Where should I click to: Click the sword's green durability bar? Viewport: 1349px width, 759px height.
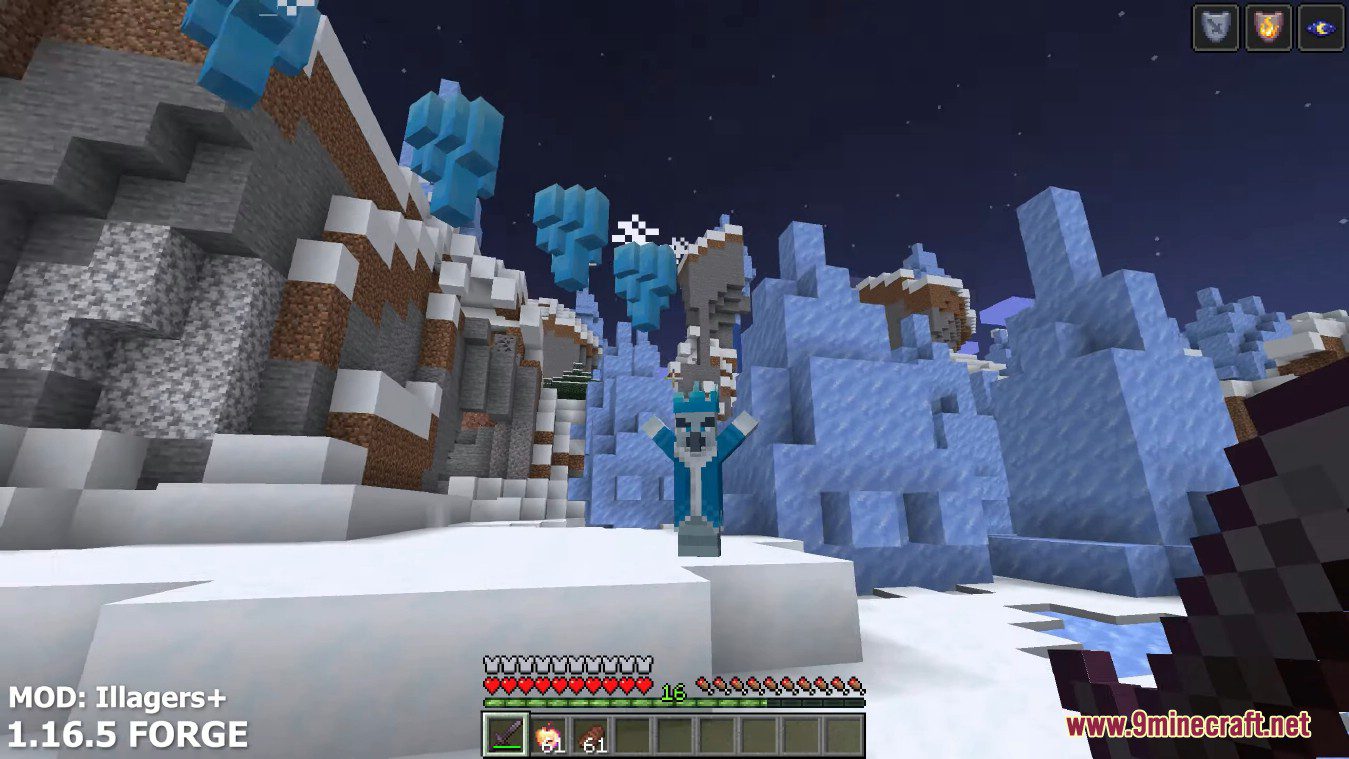(505, 747)
